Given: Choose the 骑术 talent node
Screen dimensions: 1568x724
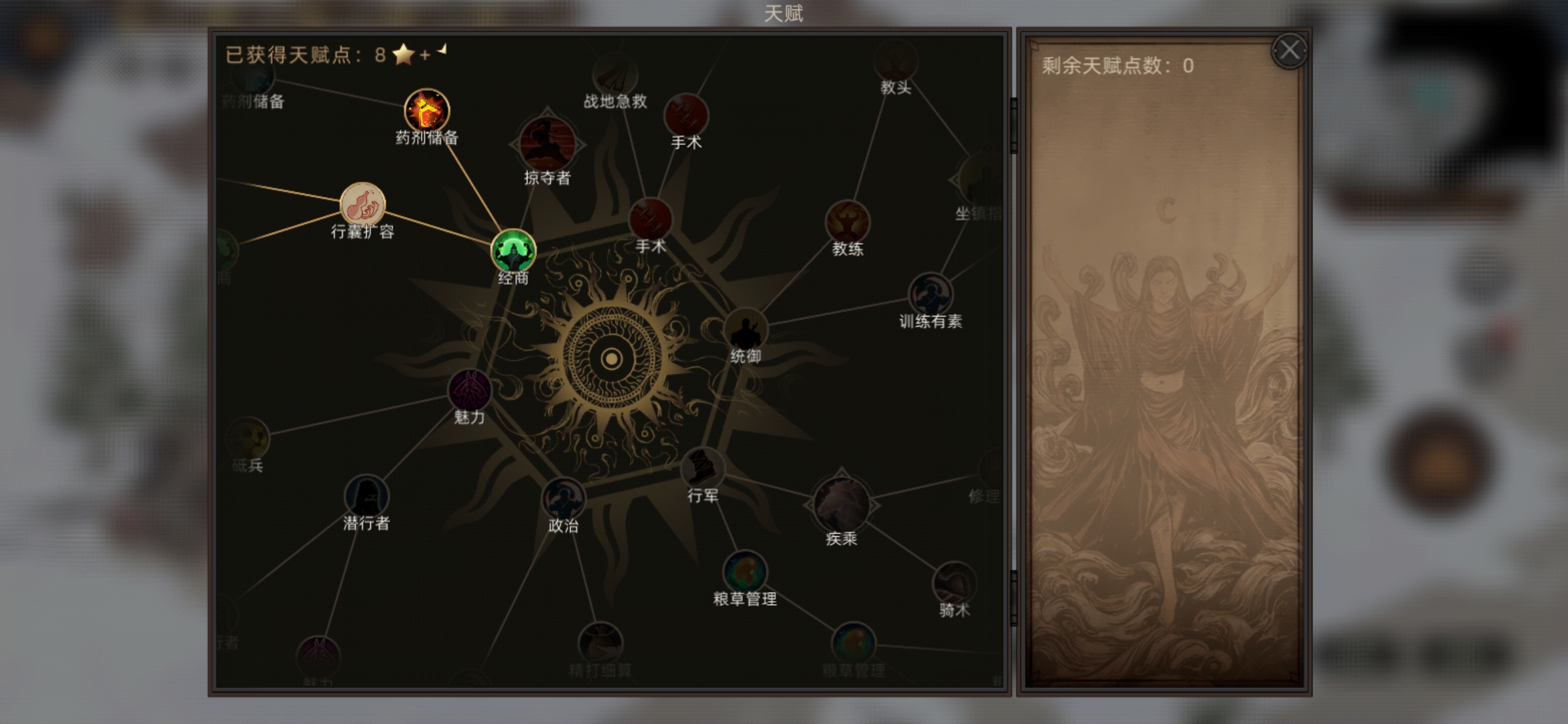Looking at the screenshot, I should [954, 583].
